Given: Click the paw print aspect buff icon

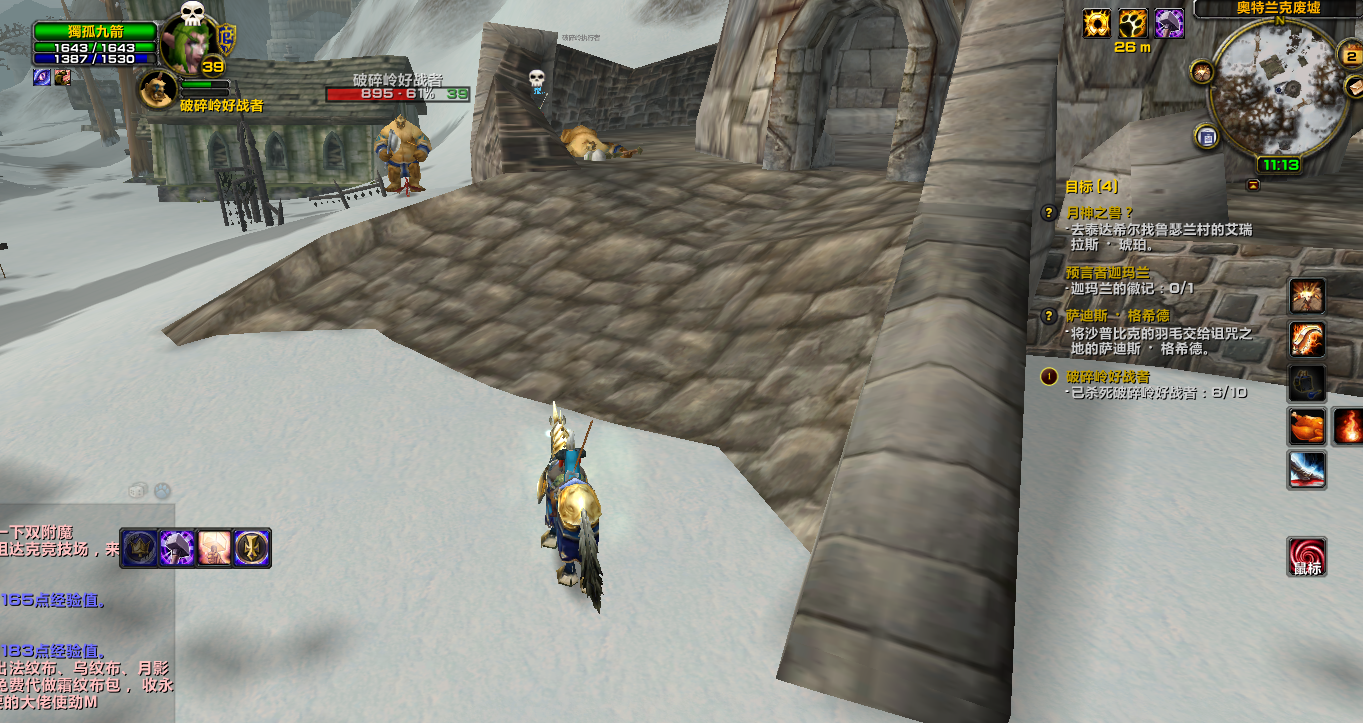Looking at the screenshot, I should pyautogui.click(x=1132, y=23).
